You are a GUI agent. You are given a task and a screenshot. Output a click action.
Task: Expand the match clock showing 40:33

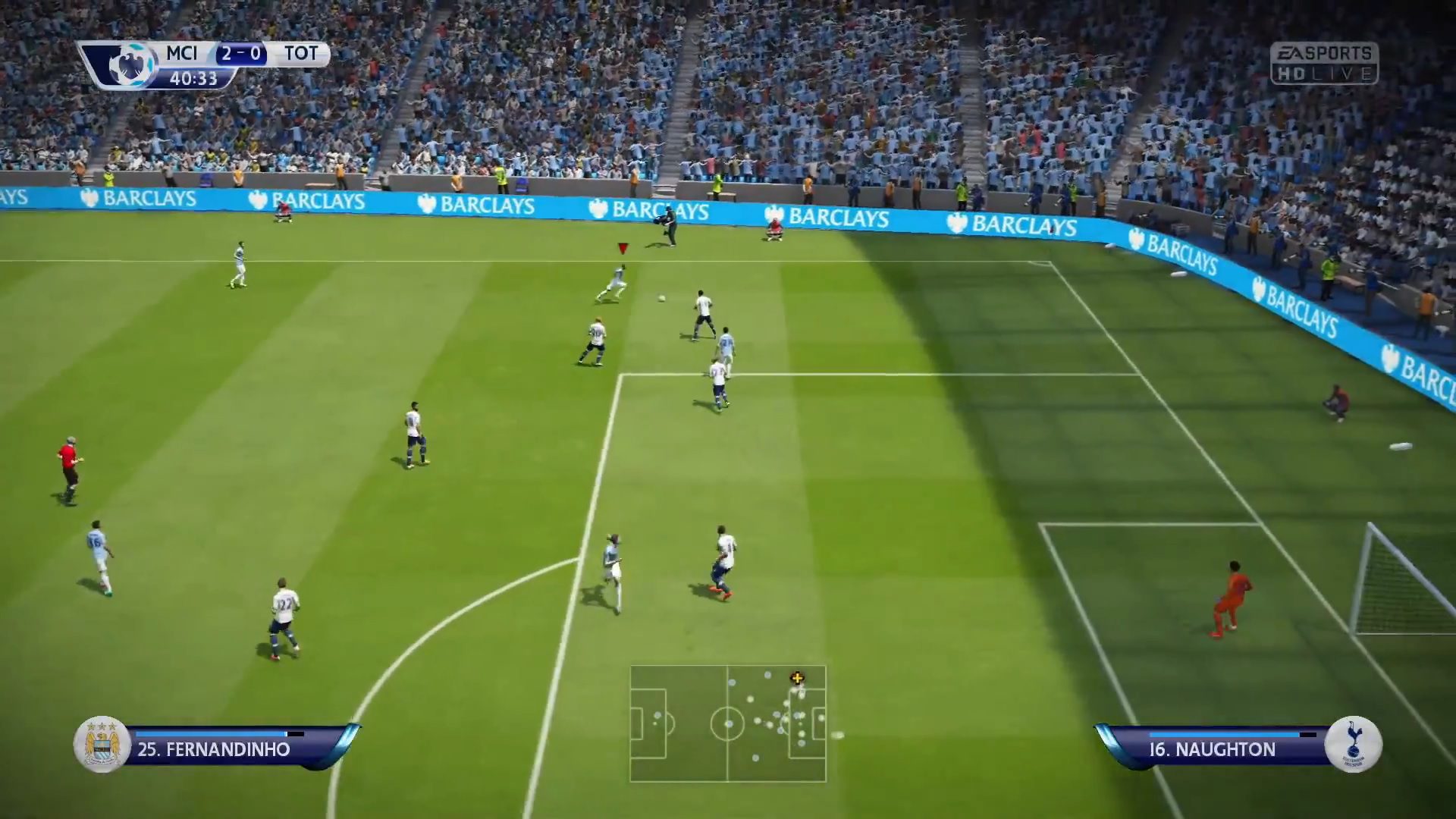195,77
